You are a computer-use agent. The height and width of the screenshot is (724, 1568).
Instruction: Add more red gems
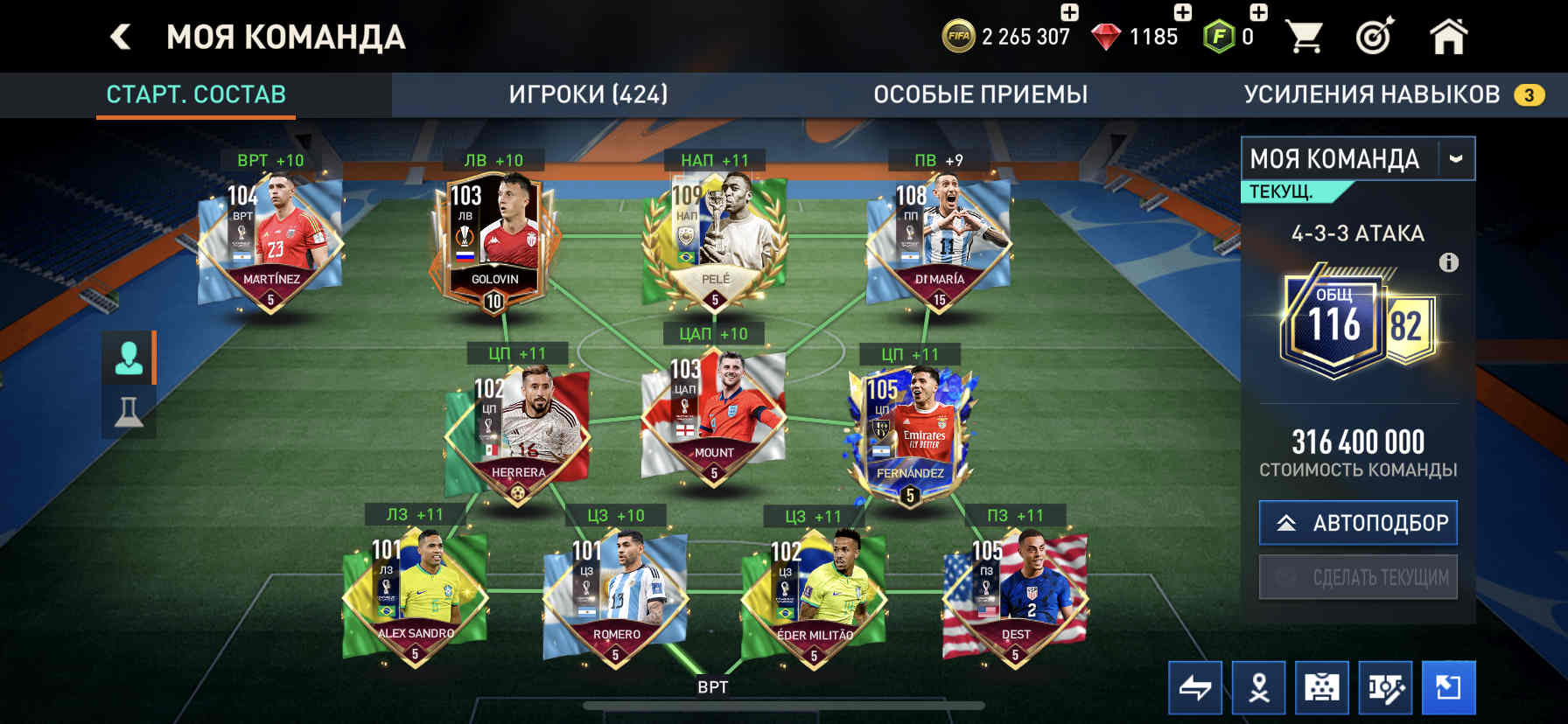[1182, 12]
